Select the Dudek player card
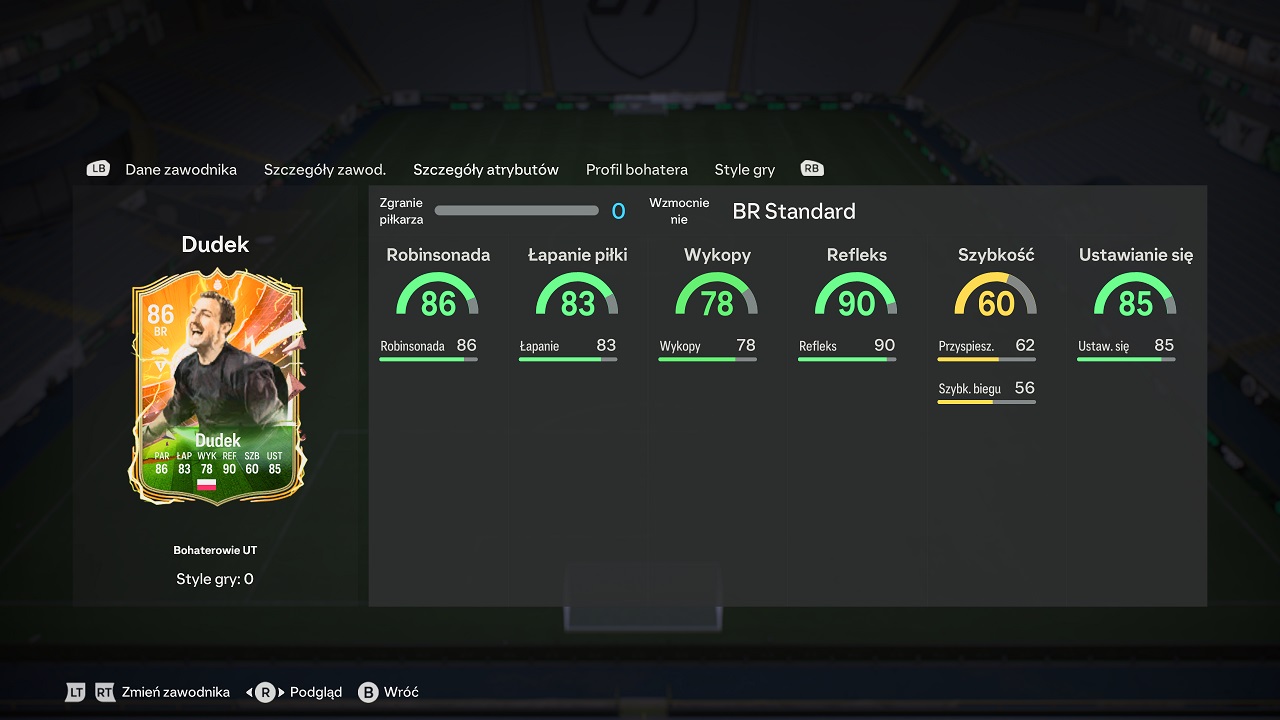Viewport: 1280px width, 720px height. (215, 387)
